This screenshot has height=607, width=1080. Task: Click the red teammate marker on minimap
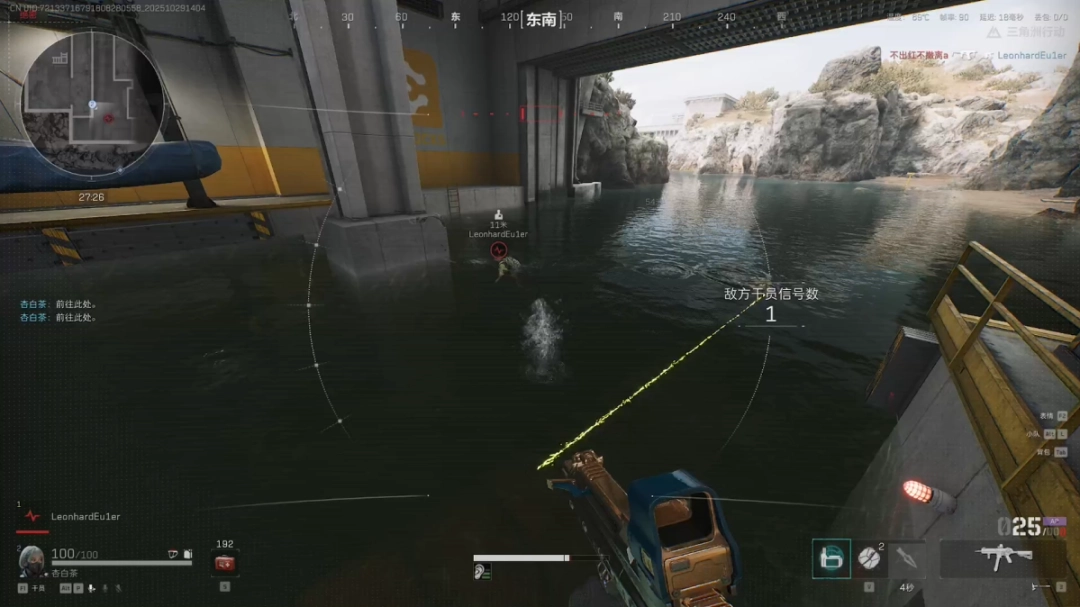pos(108,118)
